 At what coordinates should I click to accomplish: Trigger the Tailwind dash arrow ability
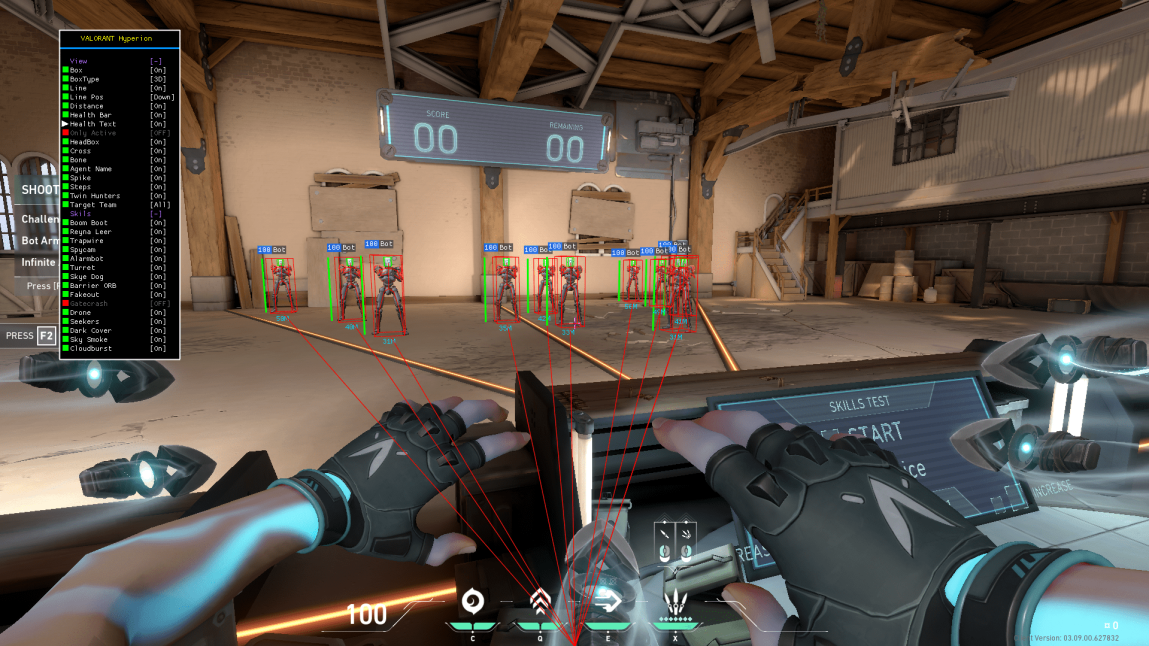(607, 601)
